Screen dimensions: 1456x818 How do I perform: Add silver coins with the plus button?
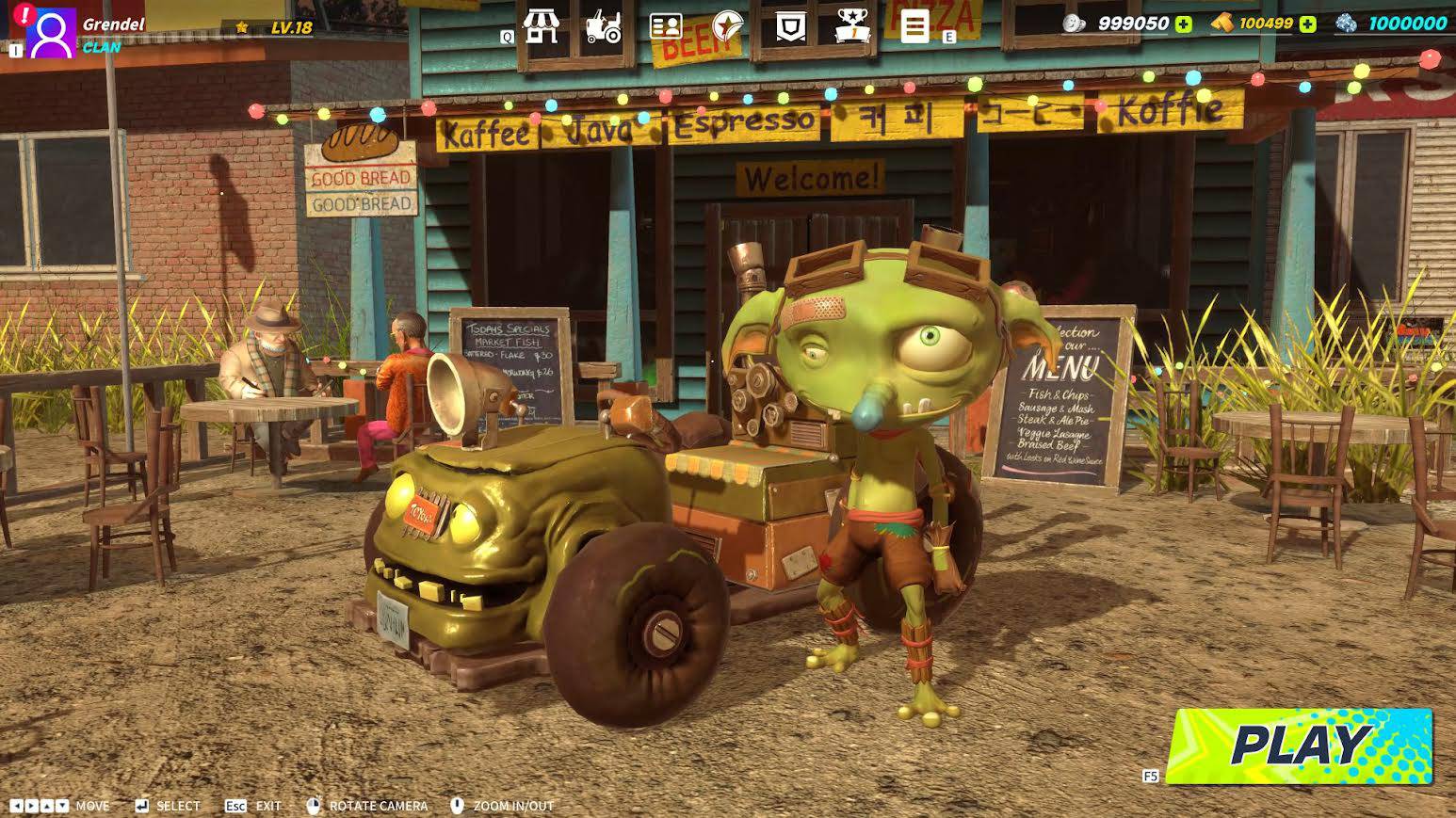pos(1183,24)
